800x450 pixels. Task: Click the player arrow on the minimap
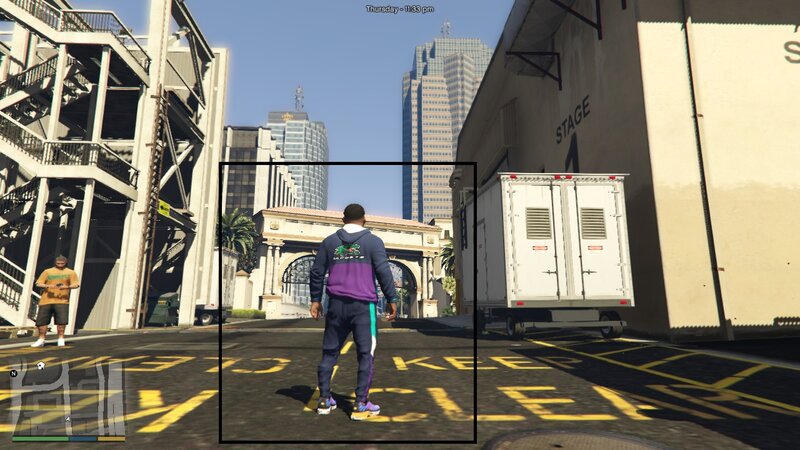(x=67, y=417)
